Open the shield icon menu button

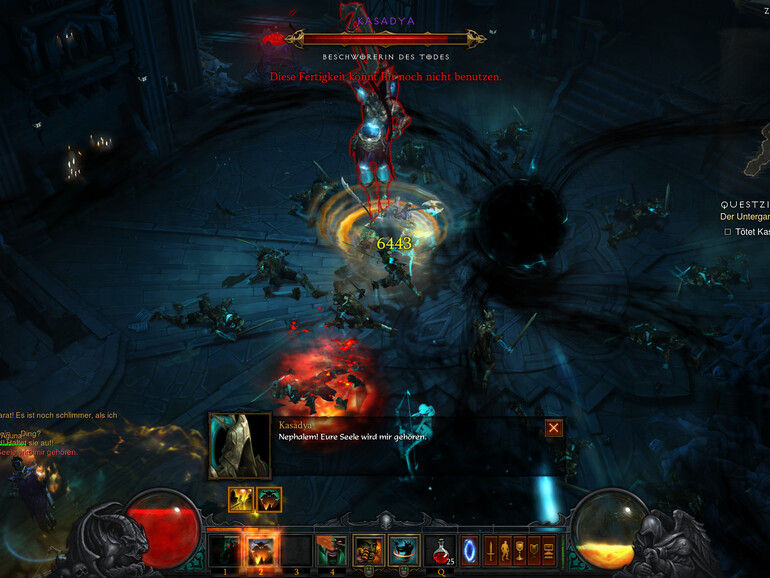(x=534, y=551)
